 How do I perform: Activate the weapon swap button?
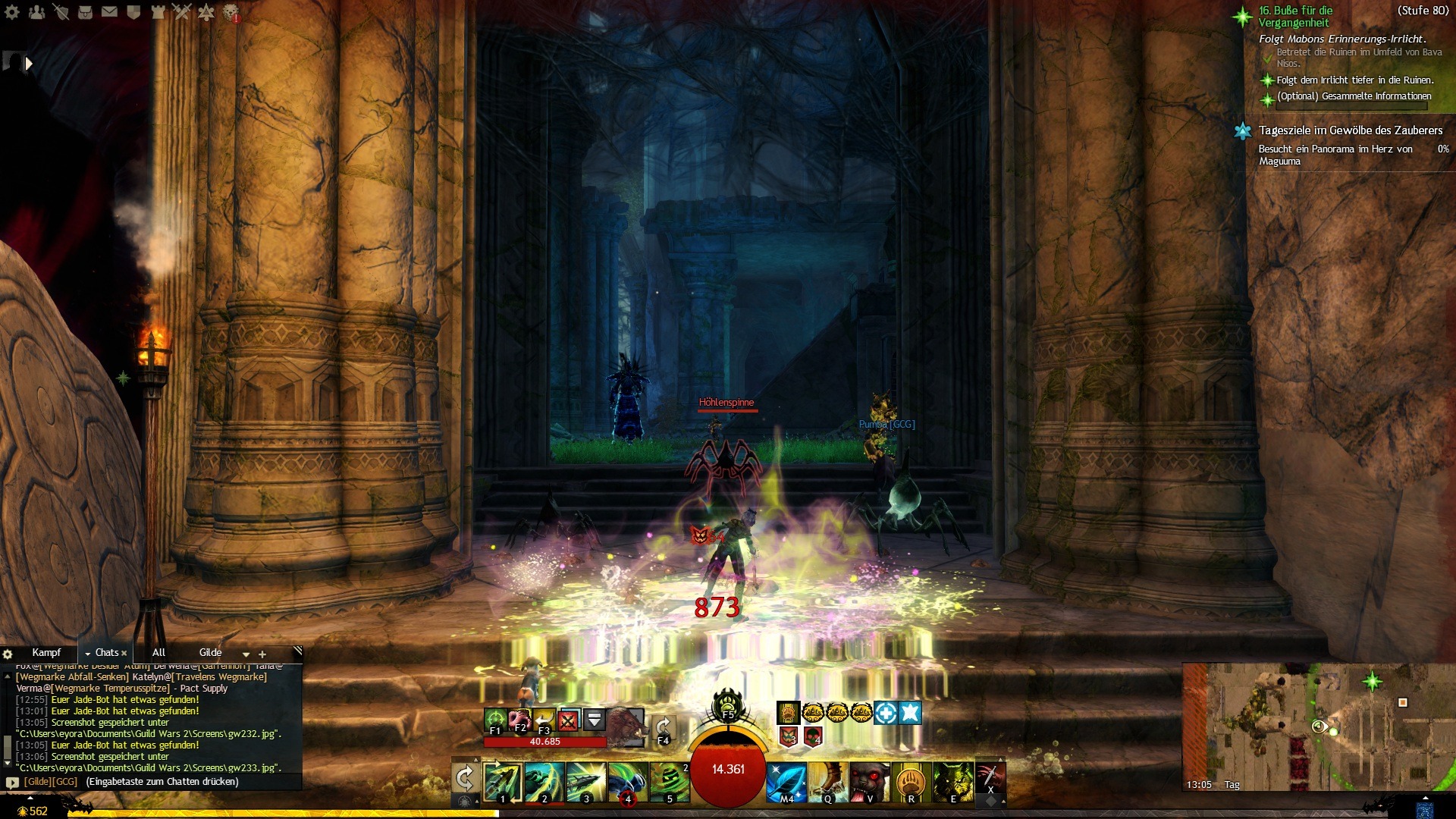coord(464,778)
